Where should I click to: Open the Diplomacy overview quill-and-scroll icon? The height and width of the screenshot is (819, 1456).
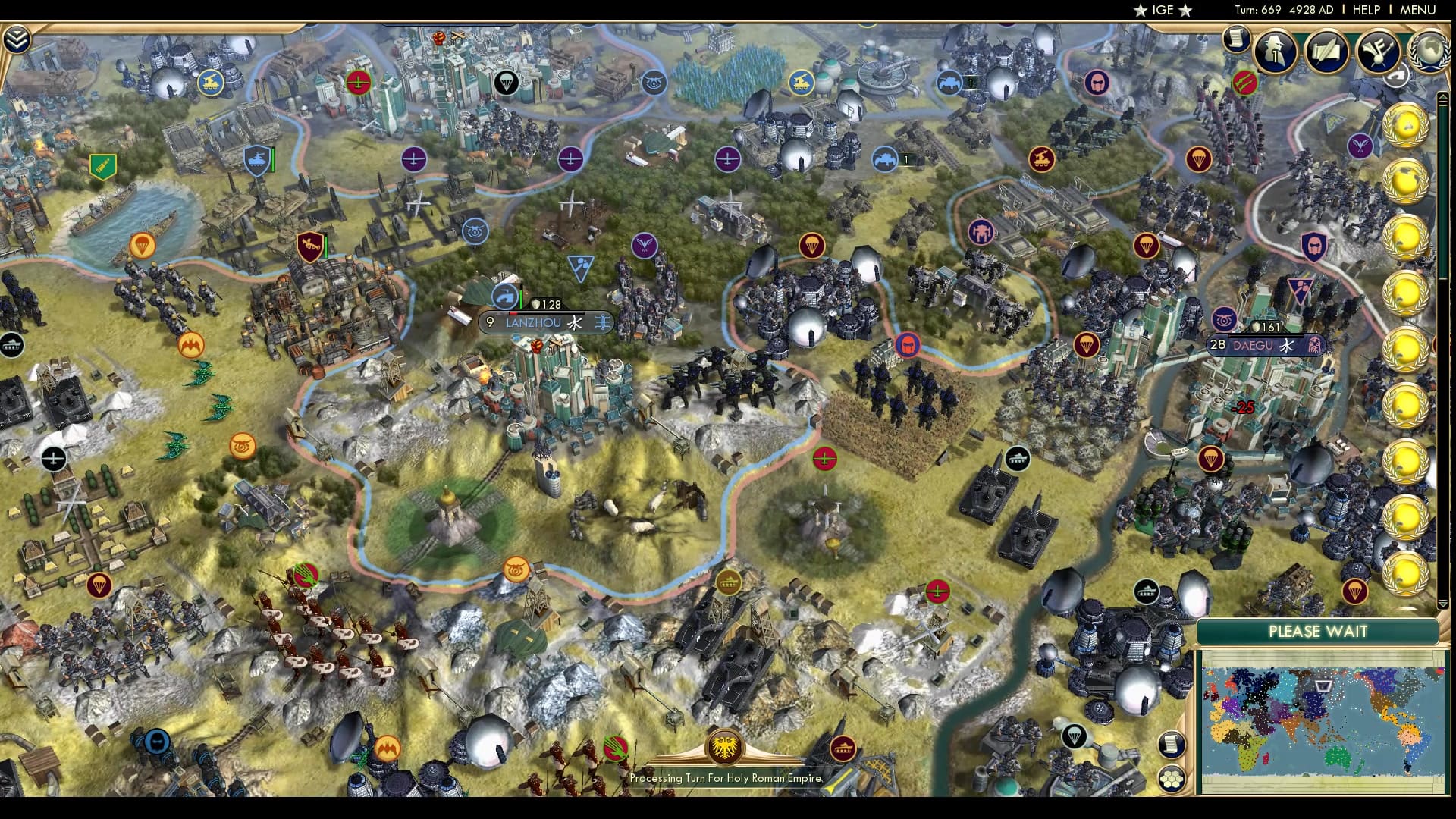pos(1326,49)
